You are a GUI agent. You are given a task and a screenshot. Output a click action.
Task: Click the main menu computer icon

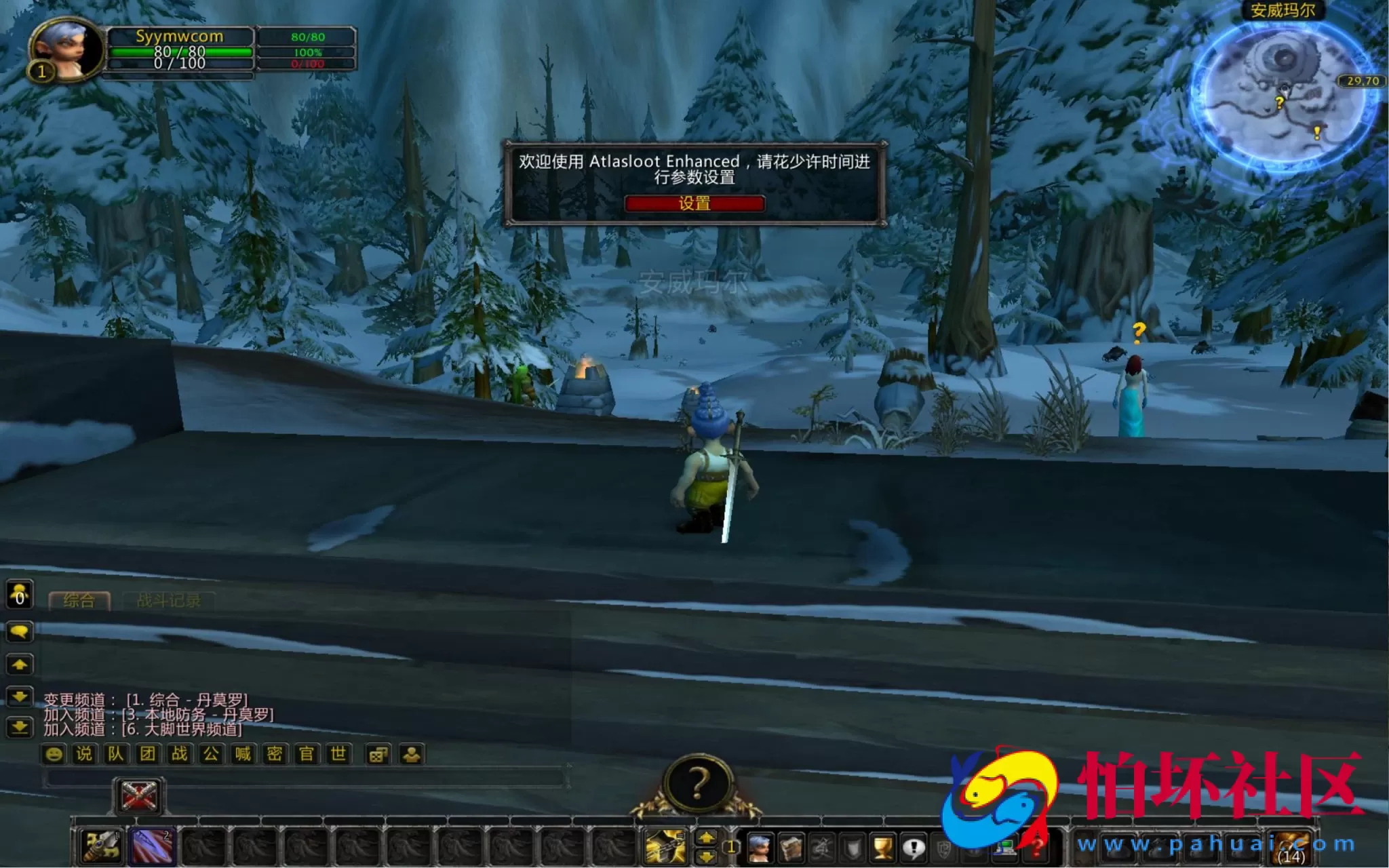point(1006,848)
